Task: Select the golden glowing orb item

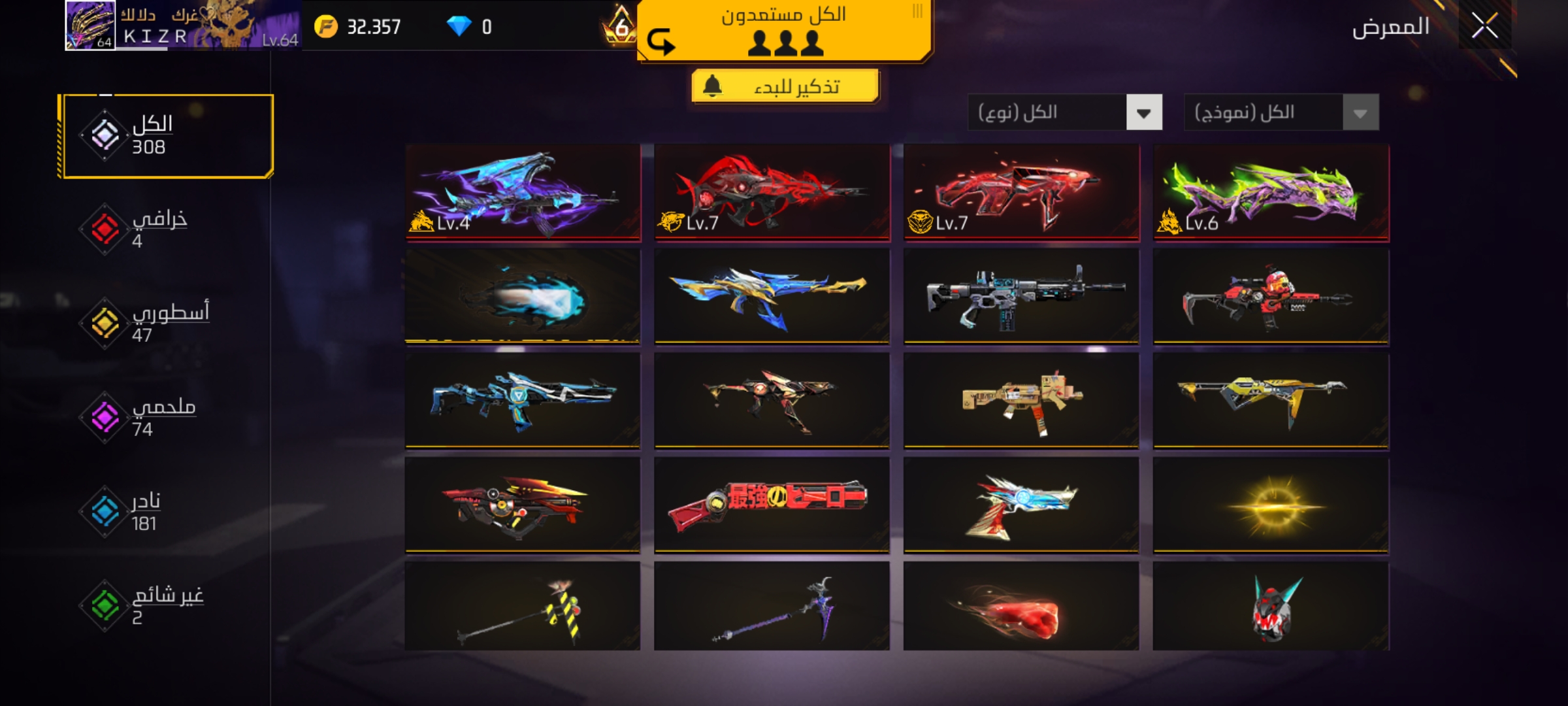Action: [1271, 504]
